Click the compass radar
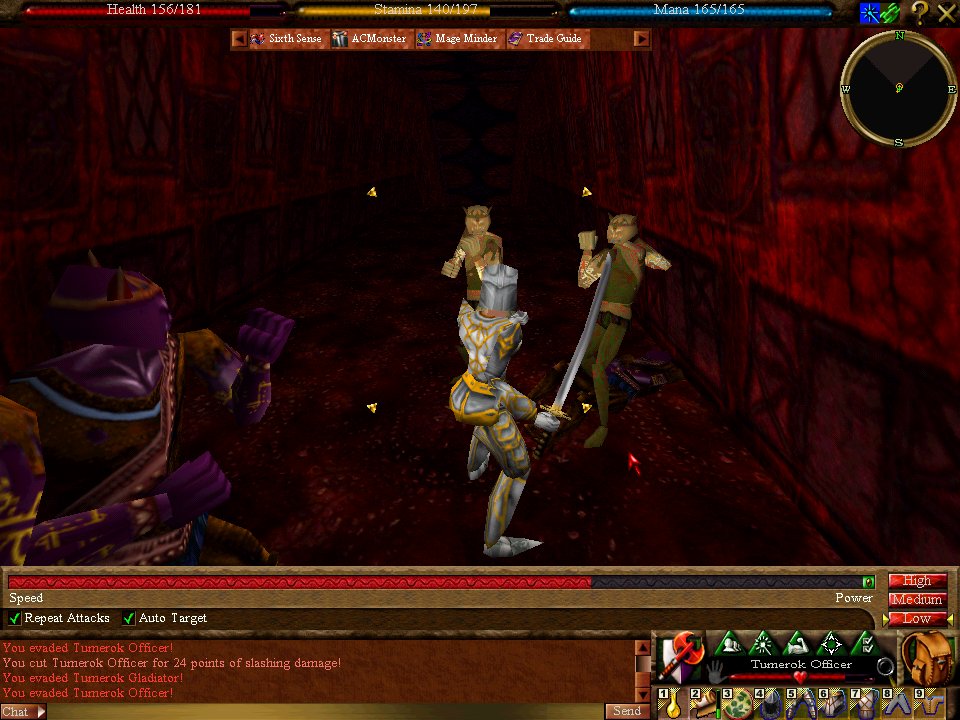This screenshot has height=720, width=960. (x=898, y=88)
